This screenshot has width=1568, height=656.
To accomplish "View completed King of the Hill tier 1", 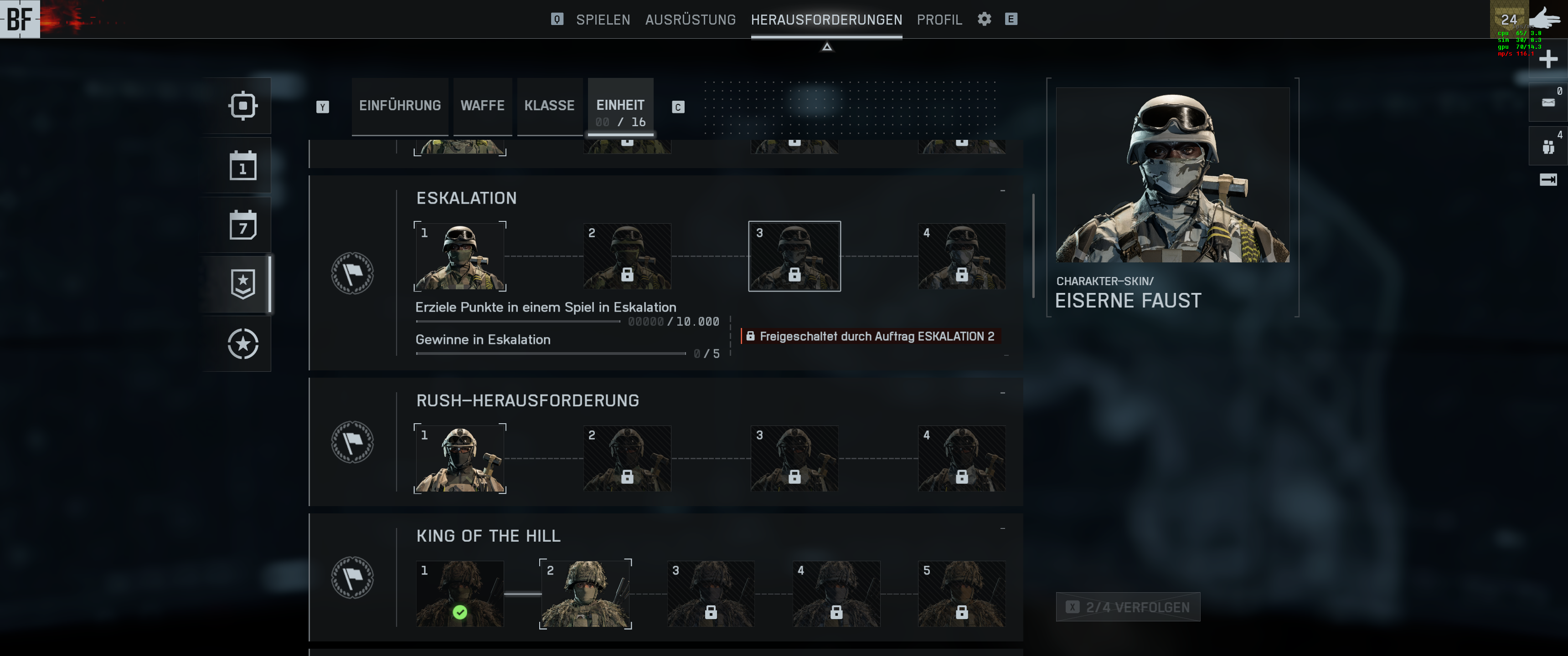I will pyautogui.click(x=459, y=594).
